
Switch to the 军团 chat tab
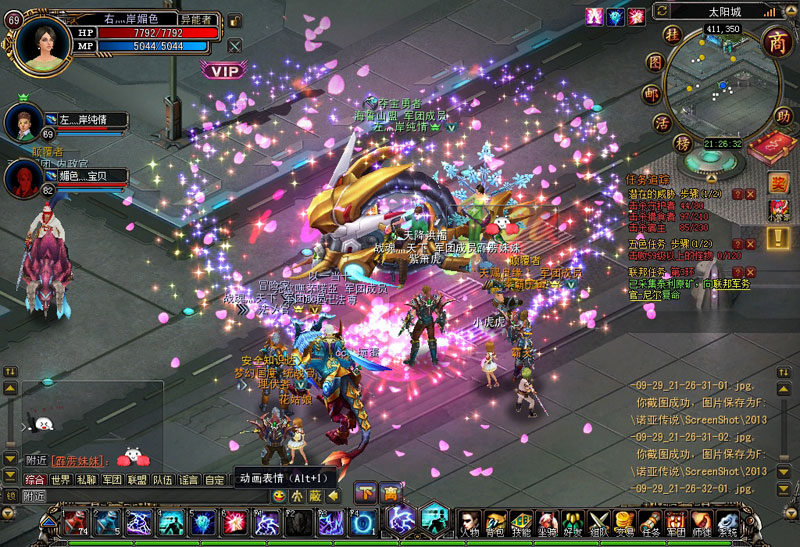point(113,480)
